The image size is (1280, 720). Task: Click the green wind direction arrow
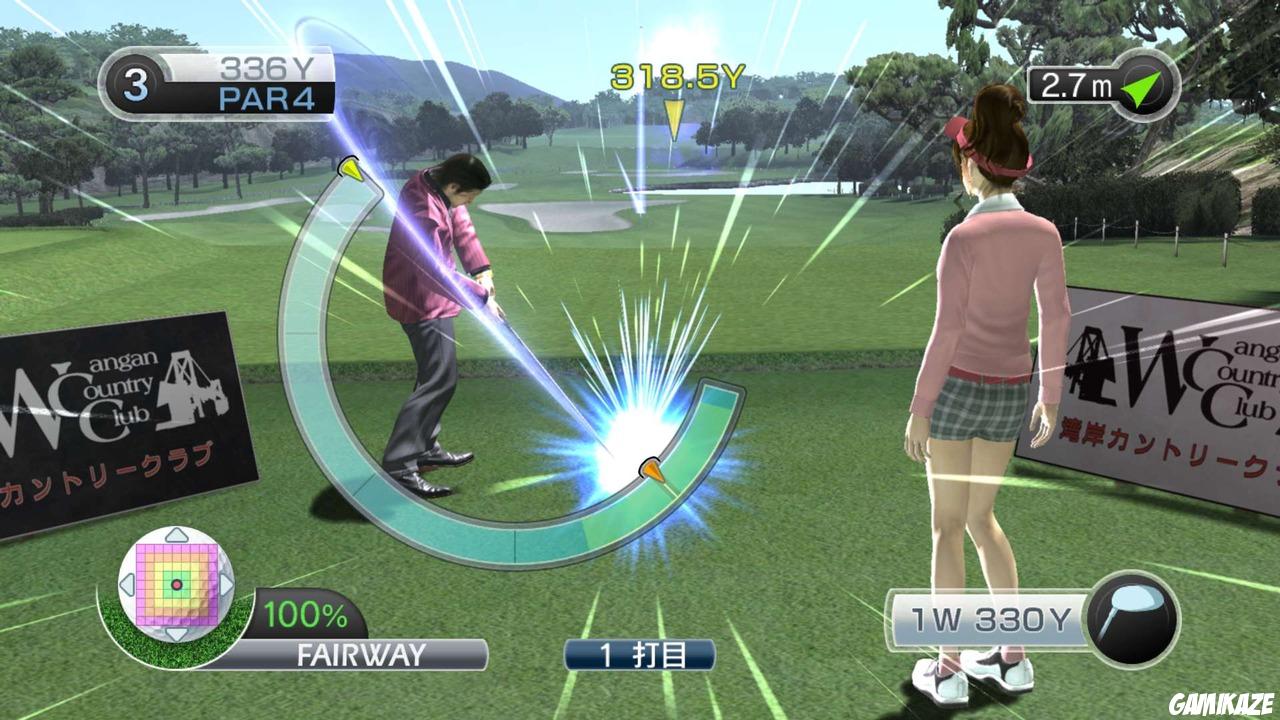click(x=1146, y=88)
